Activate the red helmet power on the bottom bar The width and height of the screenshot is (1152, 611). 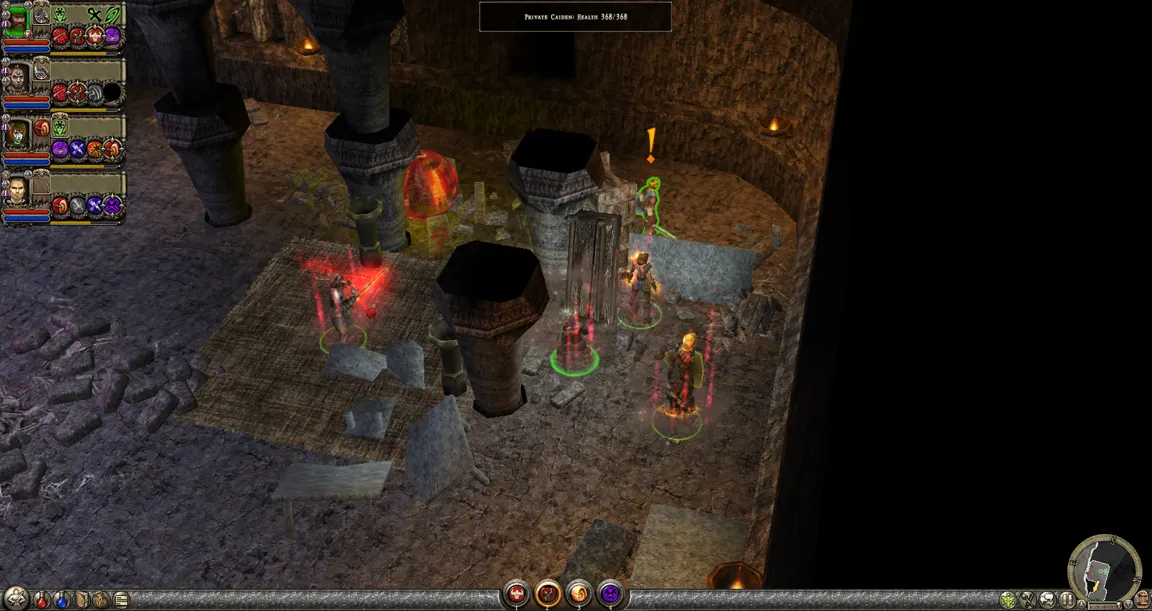tap(516, 594)
